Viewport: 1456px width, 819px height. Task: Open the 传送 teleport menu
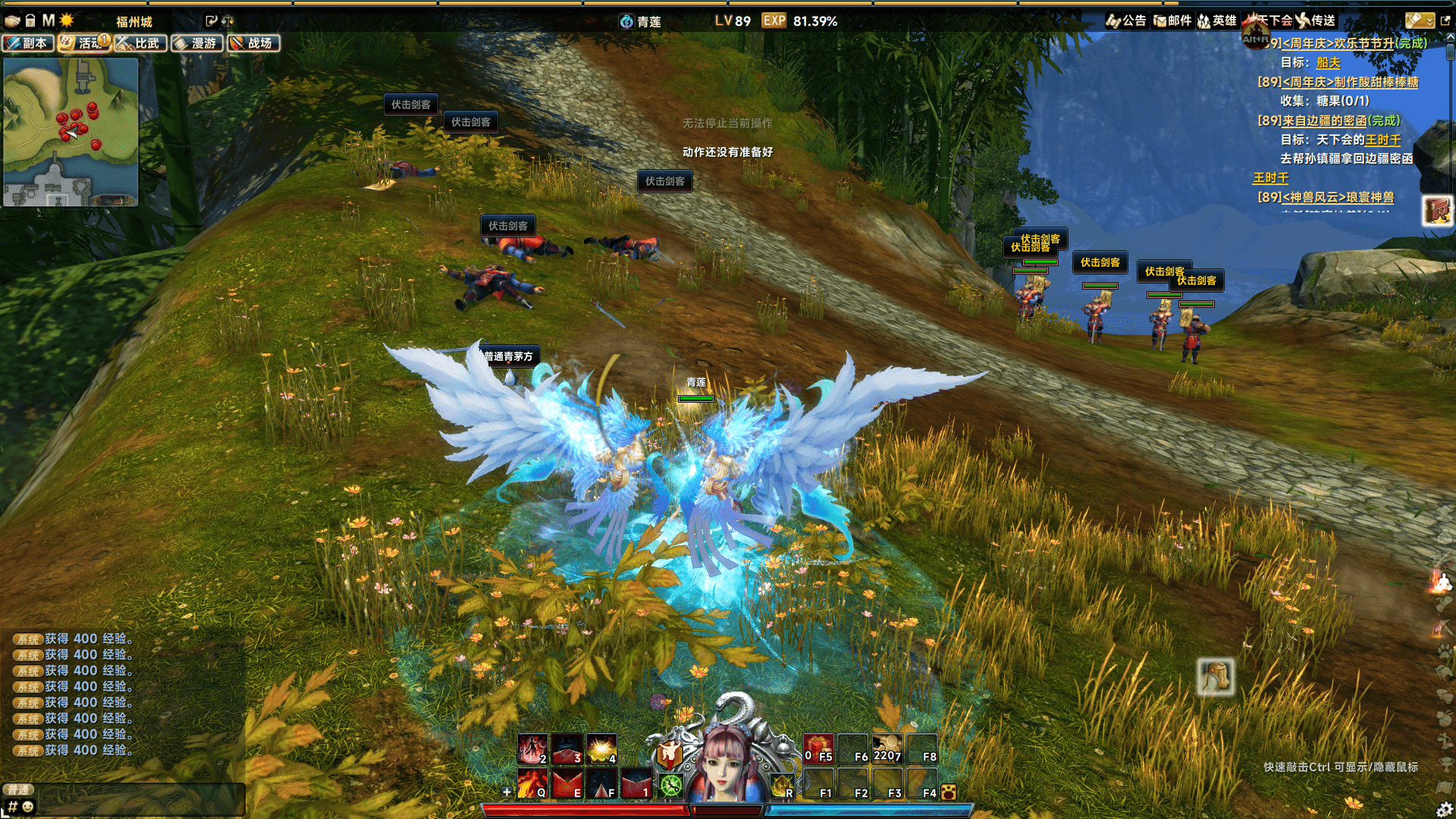click(x=1316, y=20)
